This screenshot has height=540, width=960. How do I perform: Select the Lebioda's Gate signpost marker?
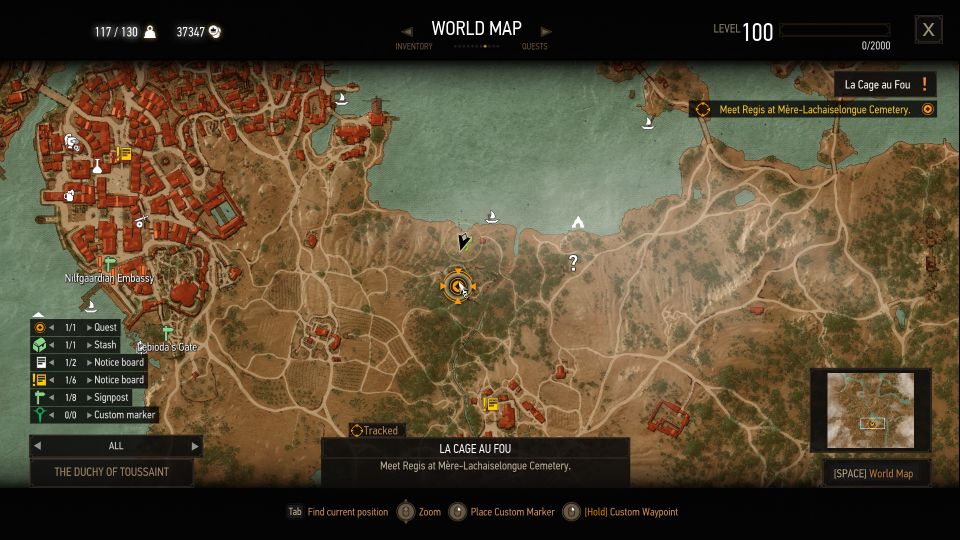point(168,333)
